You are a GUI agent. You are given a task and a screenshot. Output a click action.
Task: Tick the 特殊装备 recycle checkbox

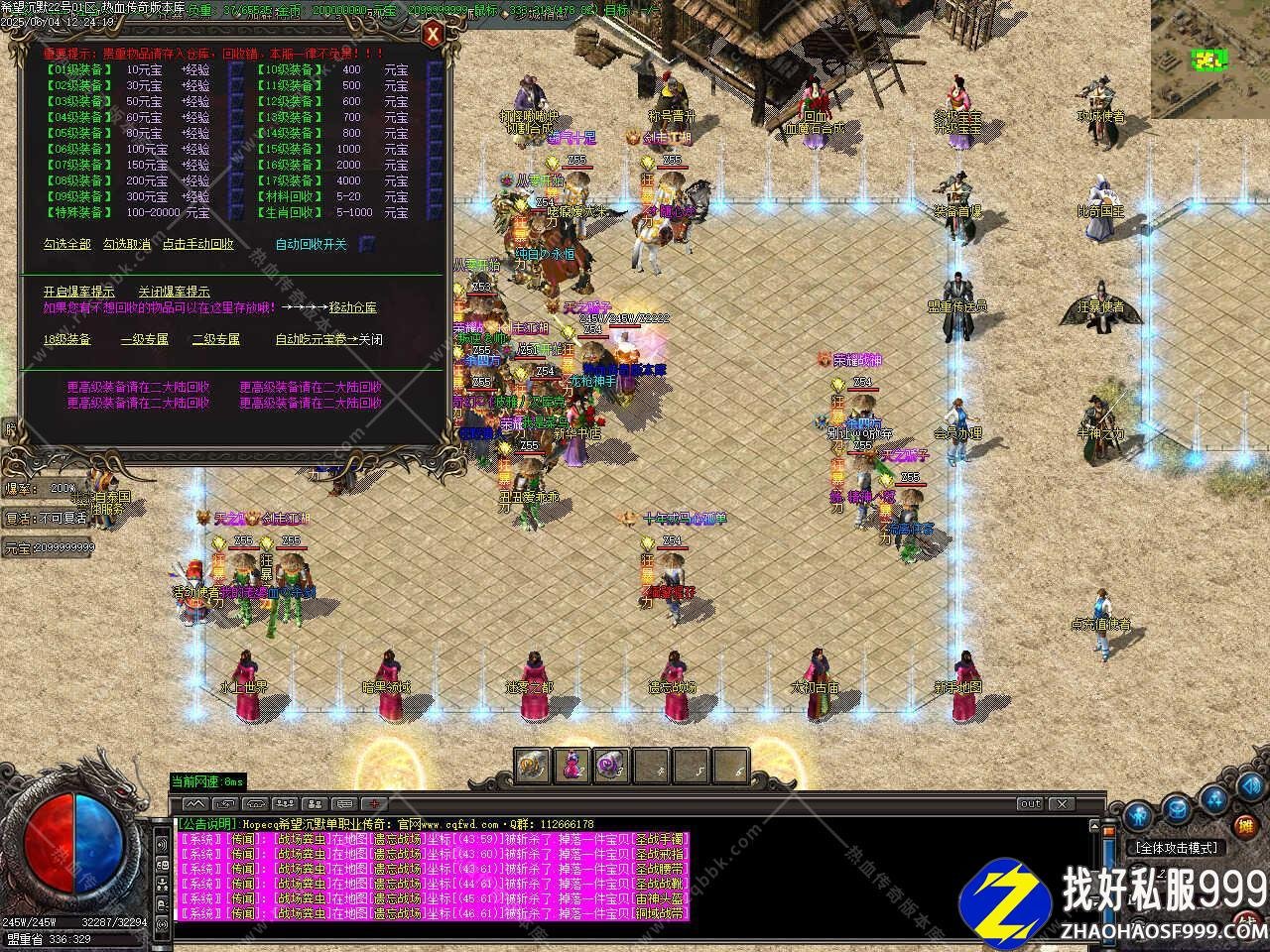[236, 212]
